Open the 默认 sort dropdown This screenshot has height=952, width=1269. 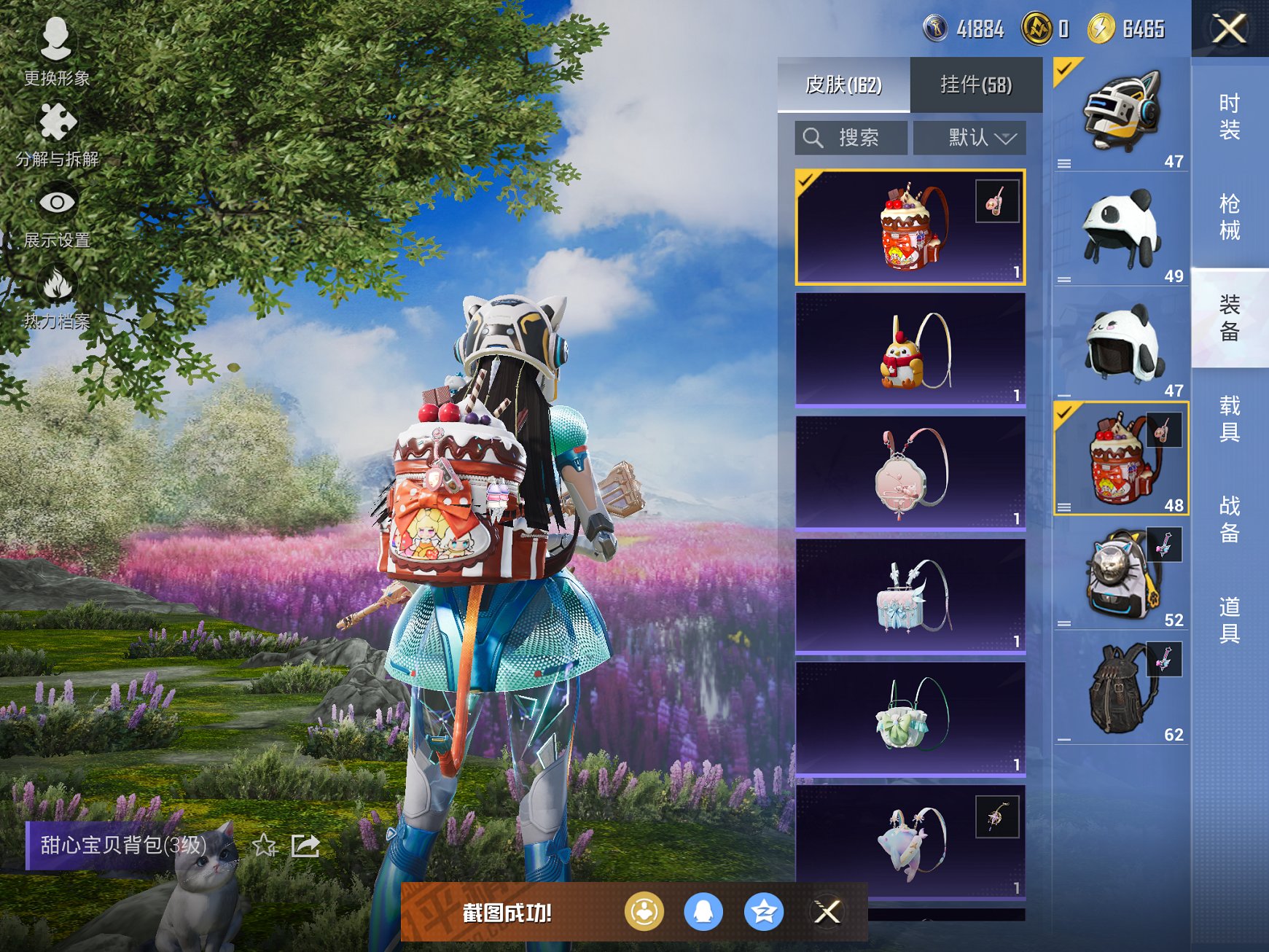(x=969, y=138)
